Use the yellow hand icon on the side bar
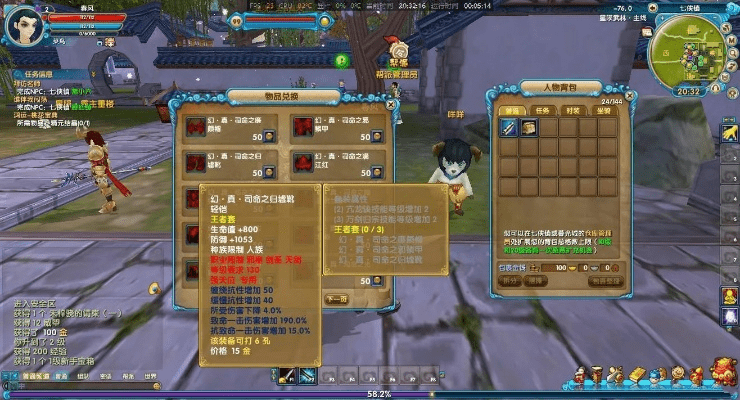740x400 pixels. pyautogui.click(x=730, y=133)
